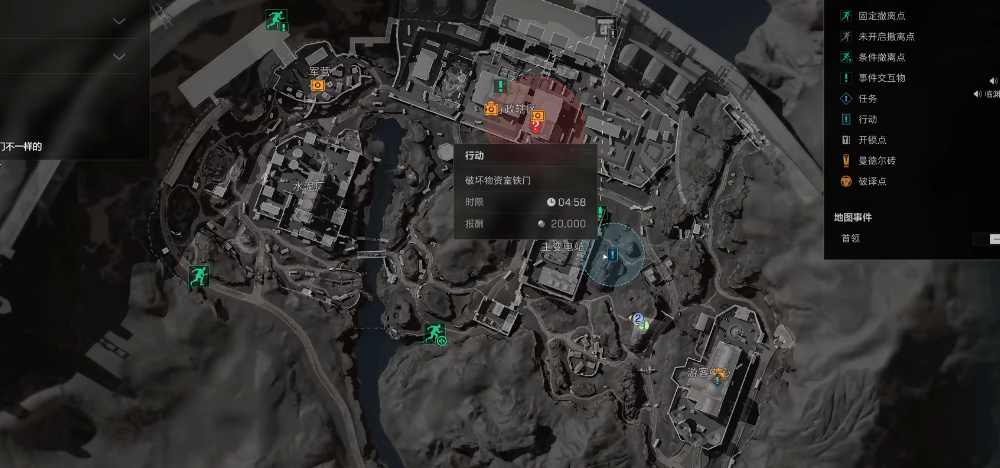
Task: Select the 行动 legend filter
Action: click(x=866, y=119)
